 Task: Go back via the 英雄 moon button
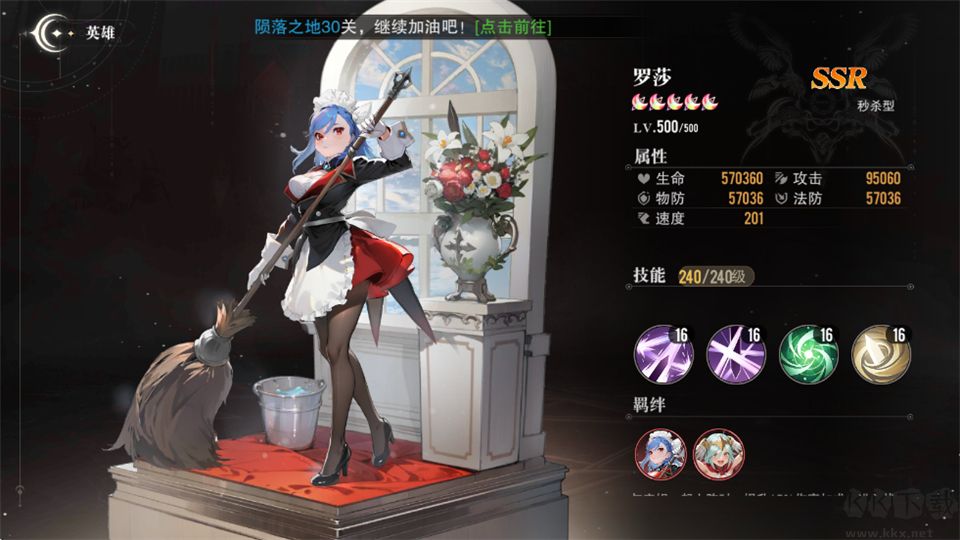coord(48,33)
